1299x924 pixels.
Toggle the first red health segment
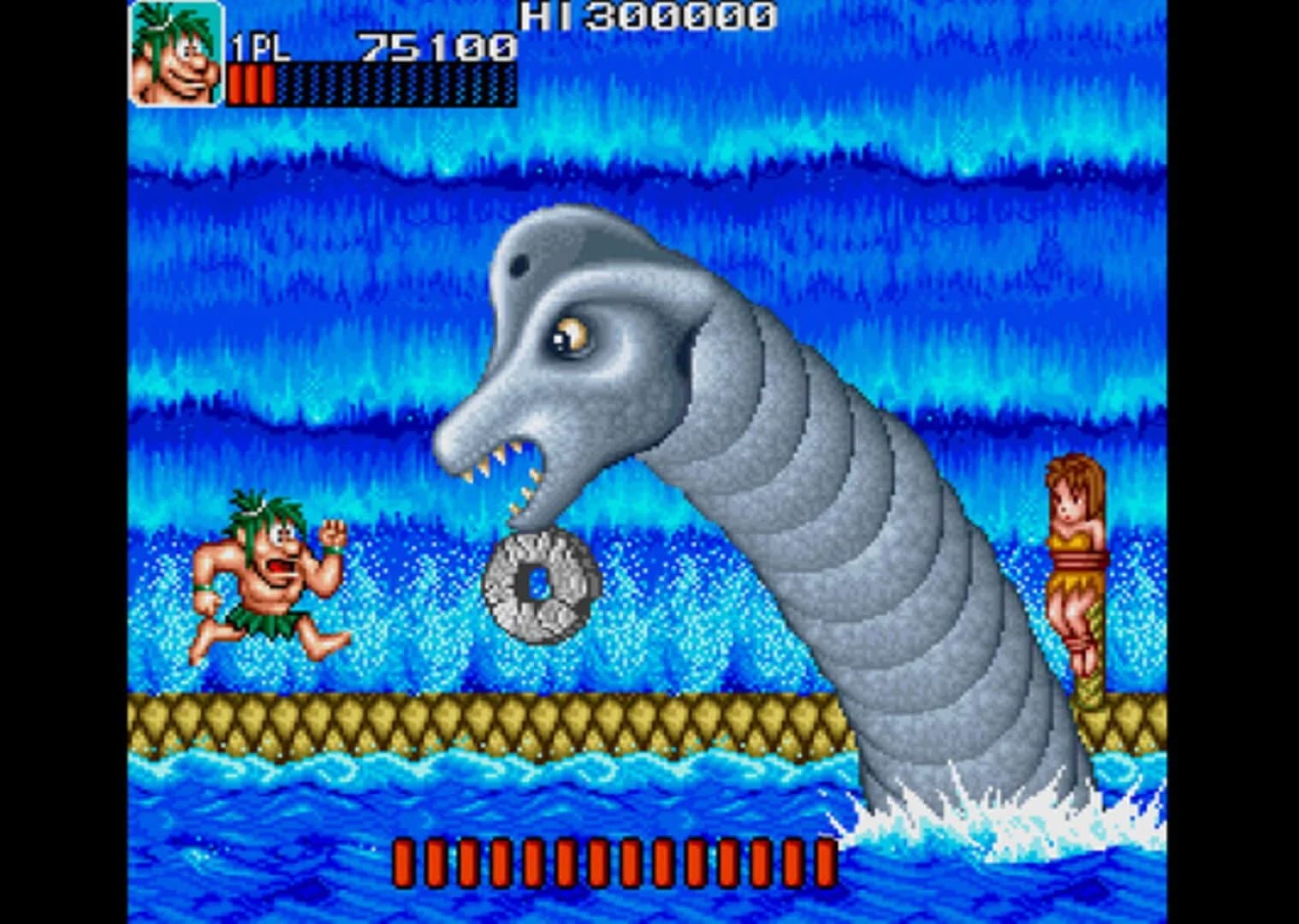(237, 83)
